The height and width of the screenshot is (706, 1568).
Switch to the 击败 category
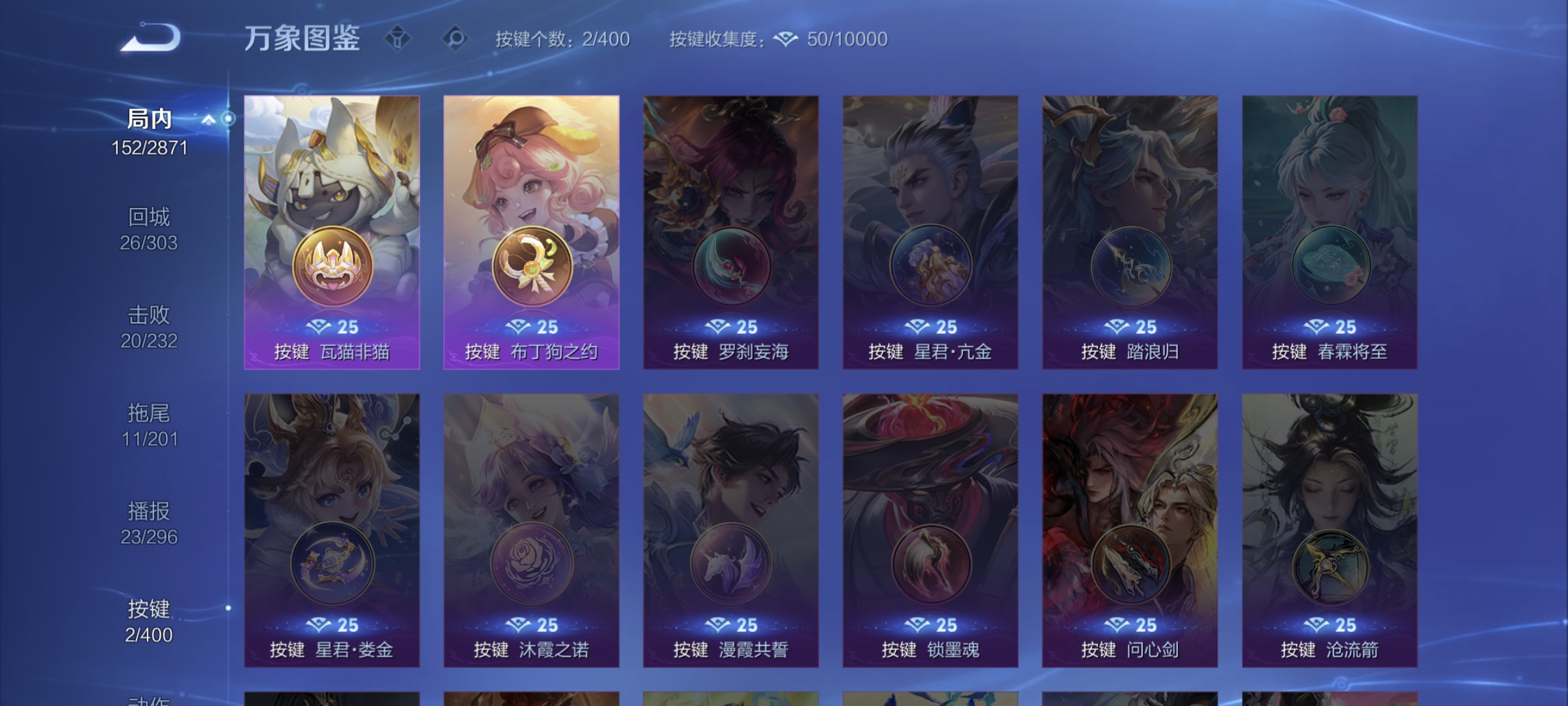(149, 316)
